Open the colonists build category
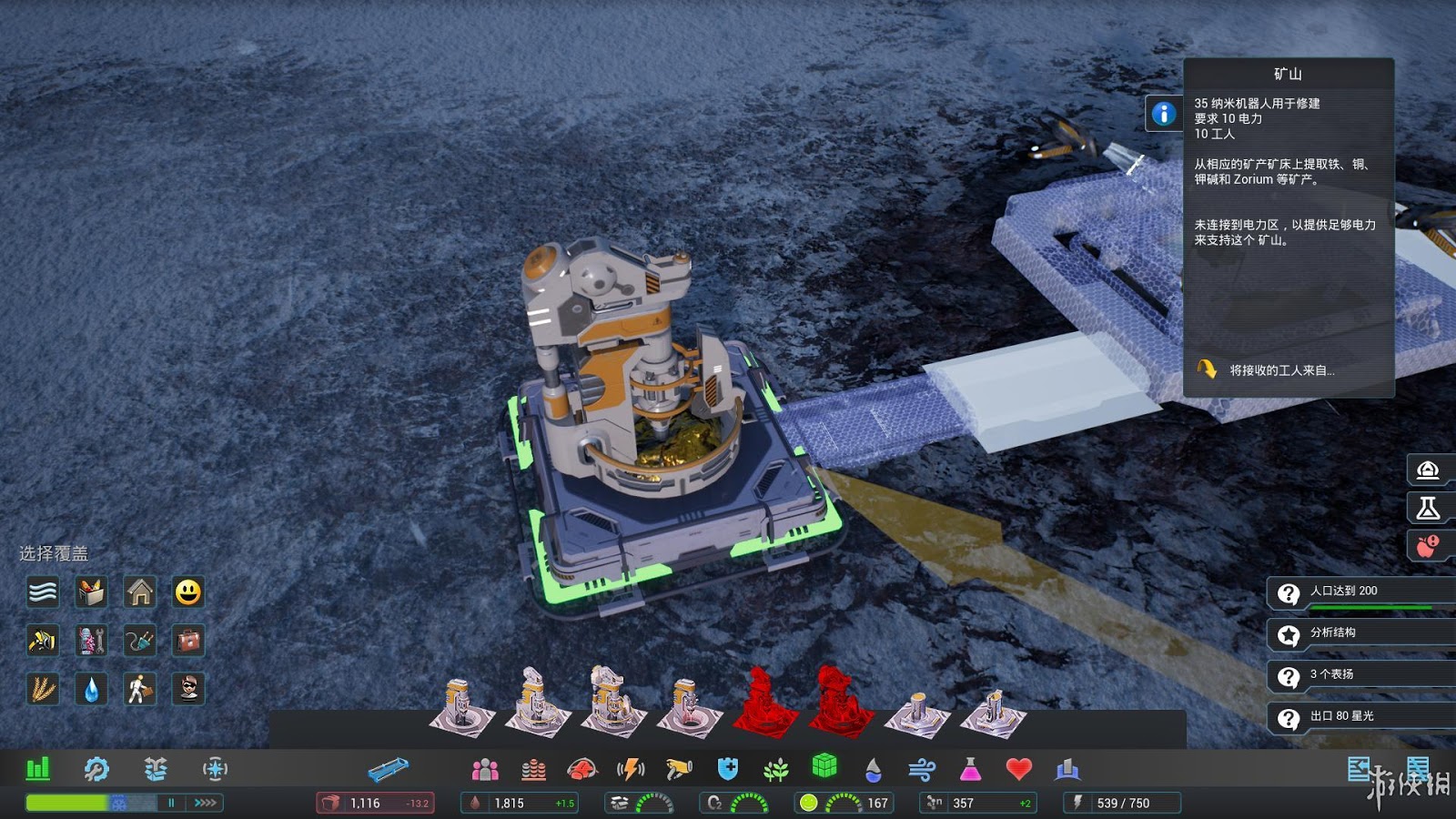 point(485,770)
